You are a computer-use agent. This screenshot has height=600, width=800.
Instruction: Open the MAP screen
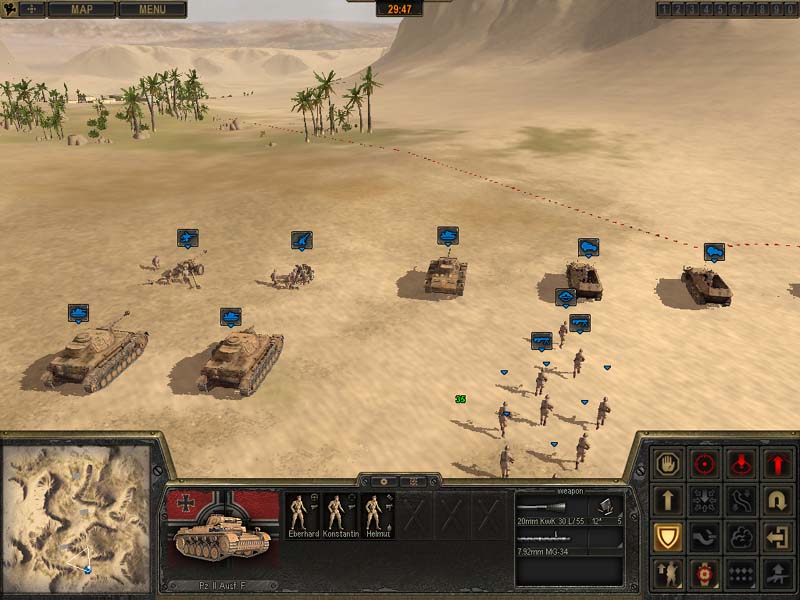pyautogui.click(x=81, y=10)
